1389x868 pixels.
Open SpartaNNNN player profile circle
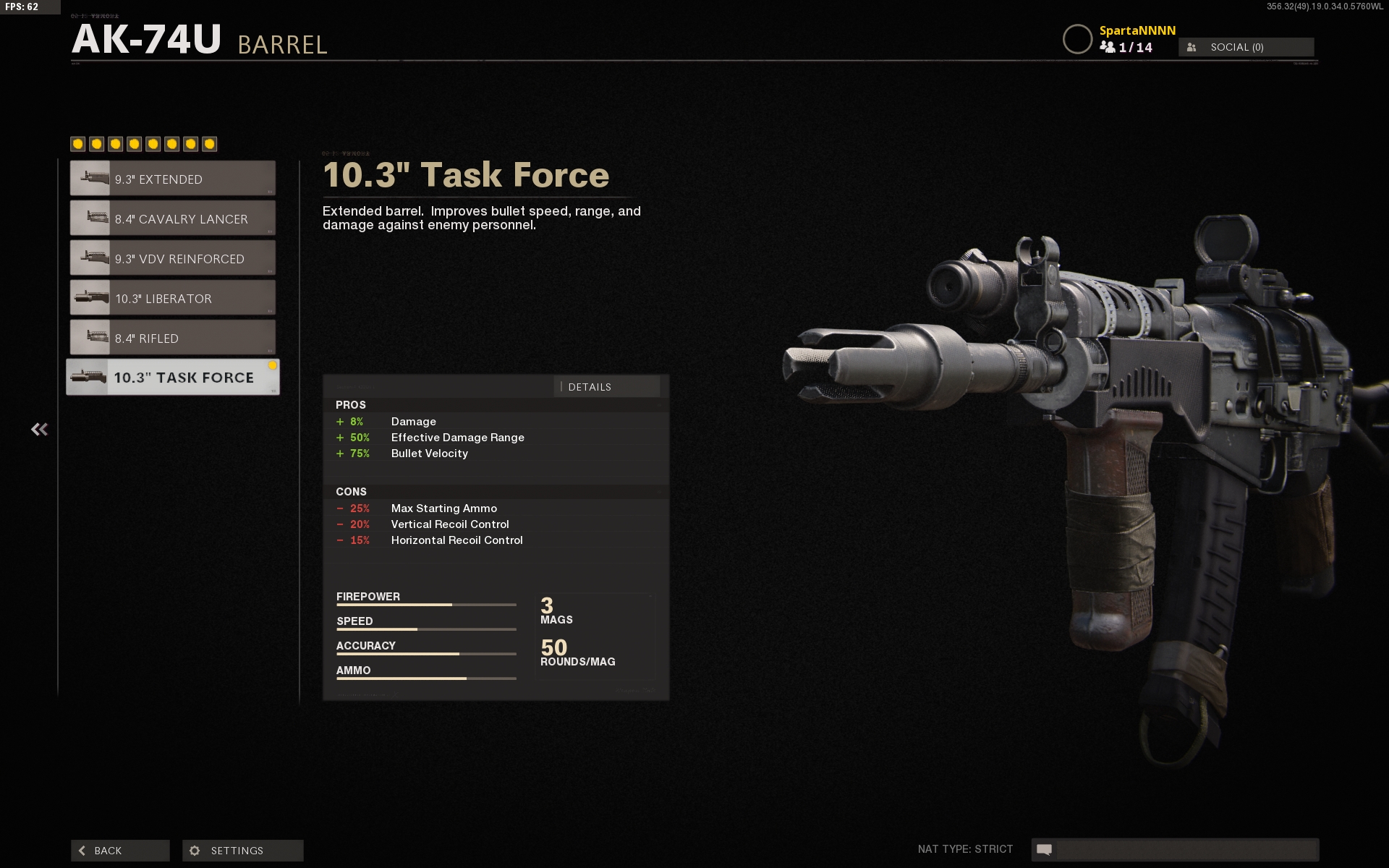pos(1076,39)
